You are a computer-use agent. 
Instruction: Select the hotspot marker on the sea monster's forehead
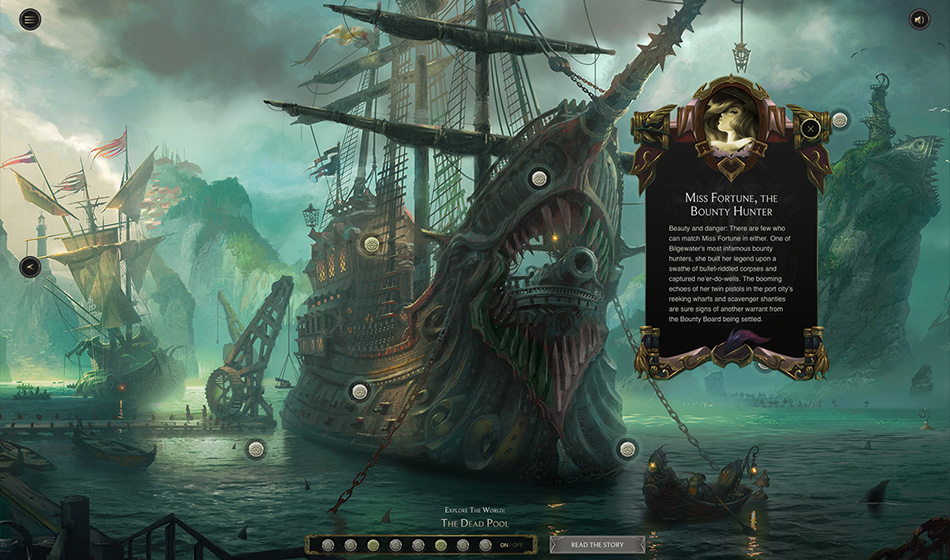coord(539,178)
